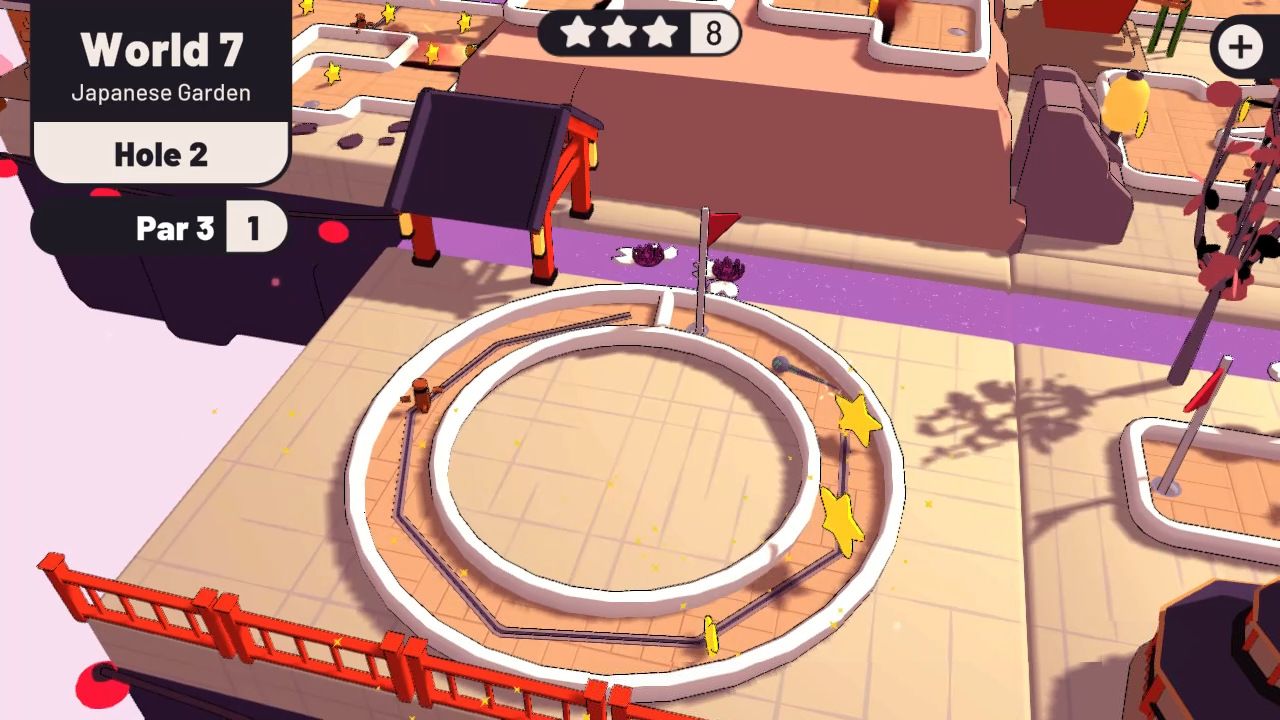This screenshot has height=720, width=1280.
Task: Click the score number 8 in the star bar
Action: (712, 33)
